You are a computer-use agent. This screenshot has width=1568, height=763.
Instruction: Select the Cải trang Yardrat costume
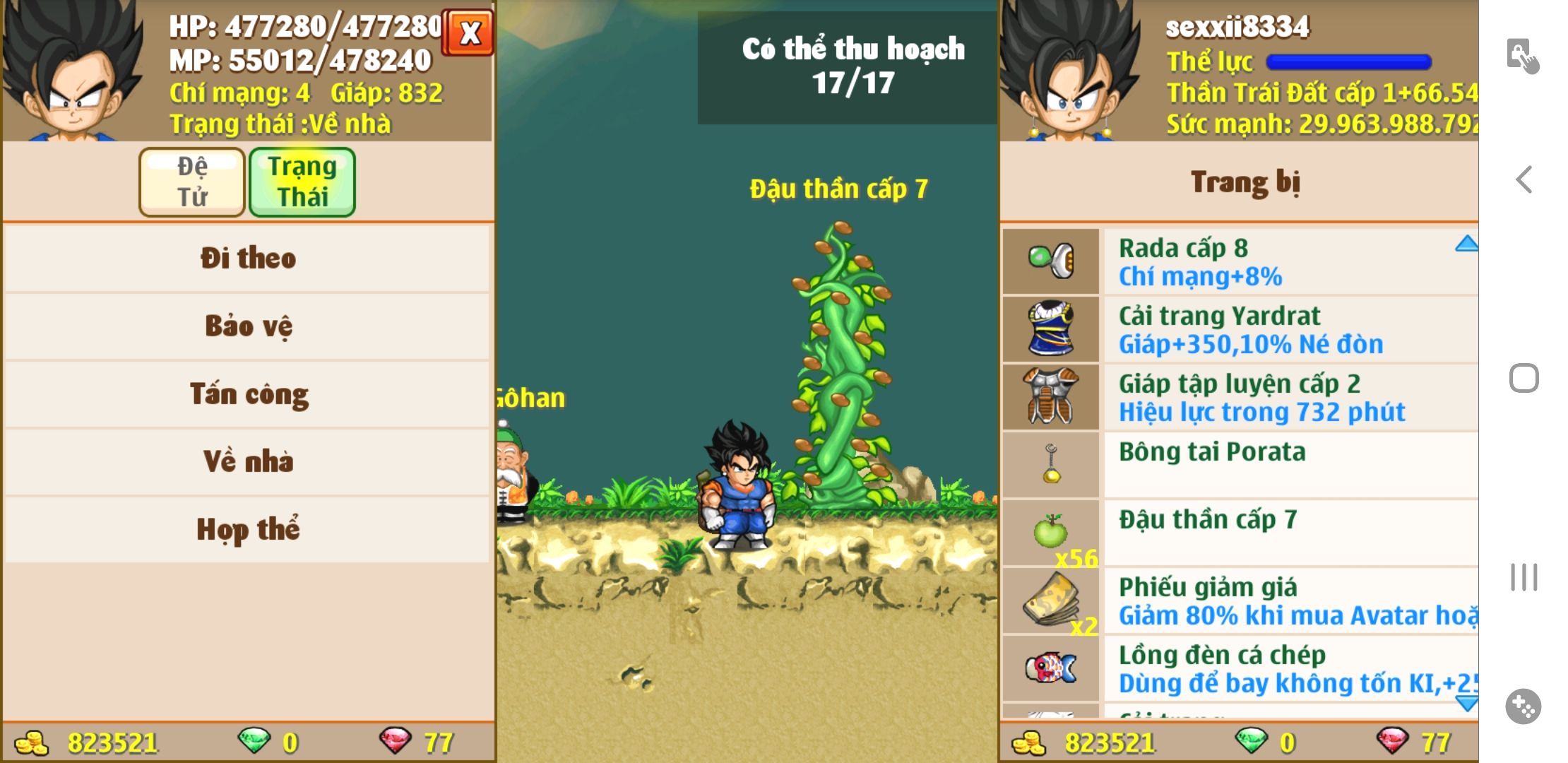pyautogui.click(x=1239, y=329)
